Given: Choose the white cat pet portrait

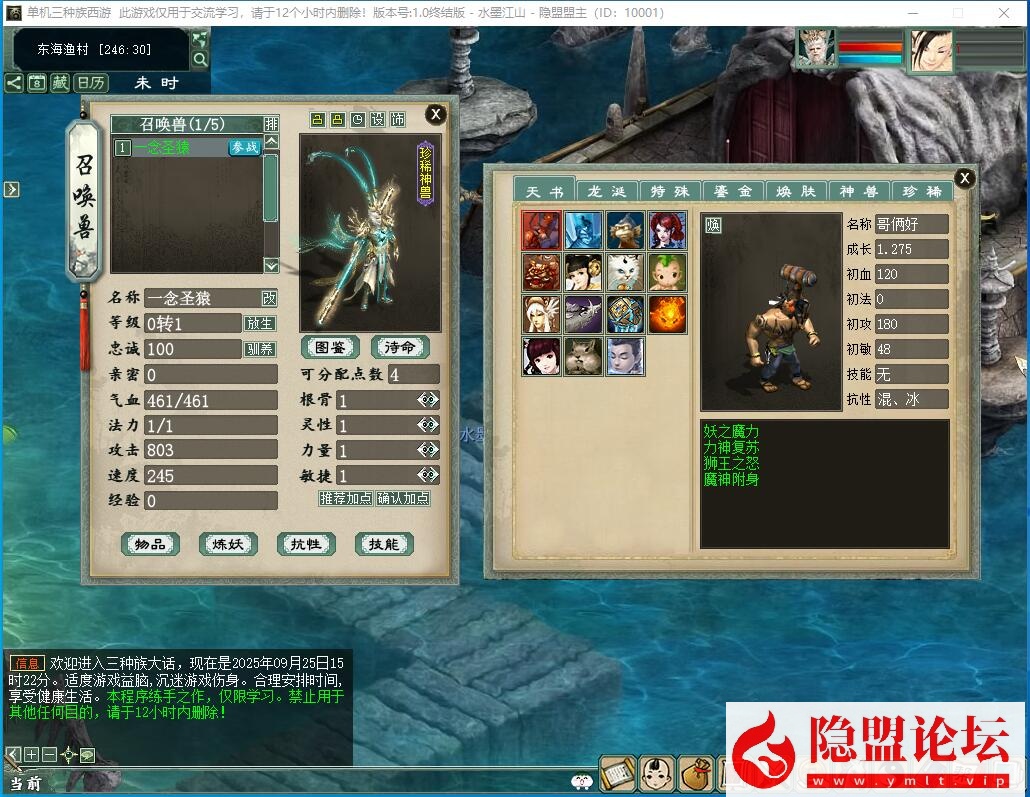Looking at the screenshot, I should point(625,272).
